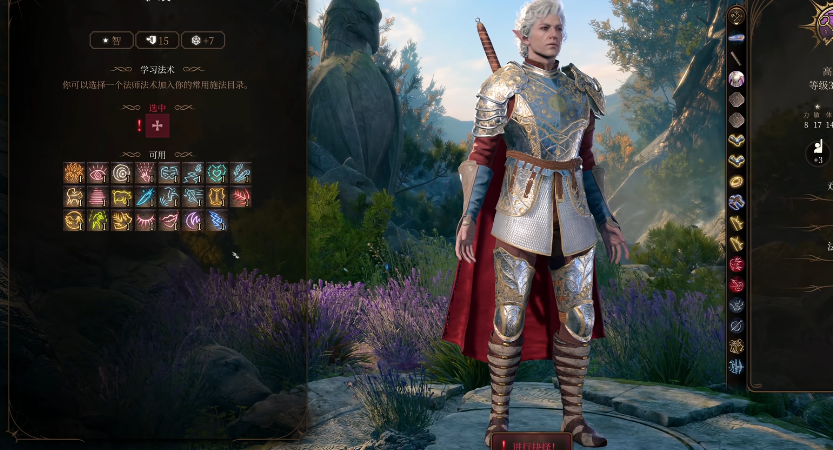Pick the purple crescent spell icon
The width and height of the screenshot is (833, 450).
pyautogui.click(x=193, y=221)
